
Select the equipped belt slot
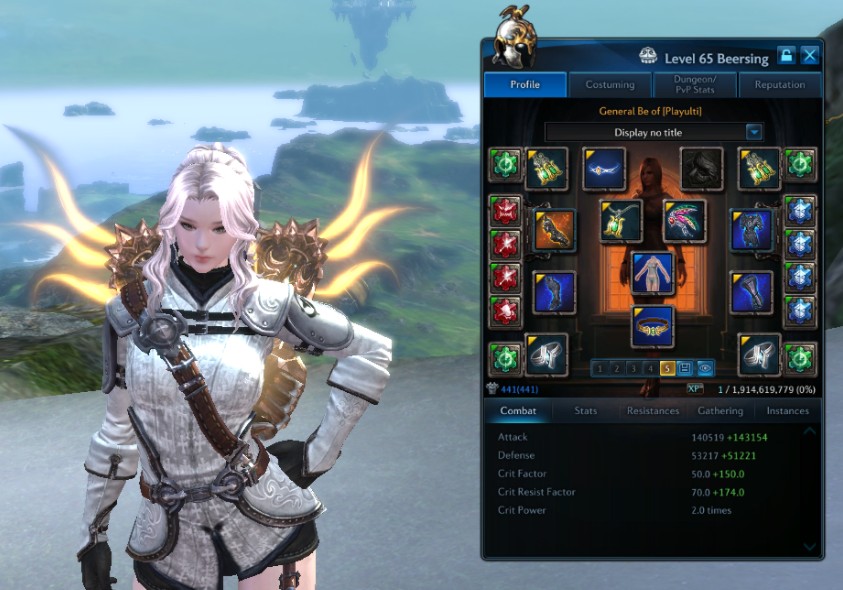652,326
